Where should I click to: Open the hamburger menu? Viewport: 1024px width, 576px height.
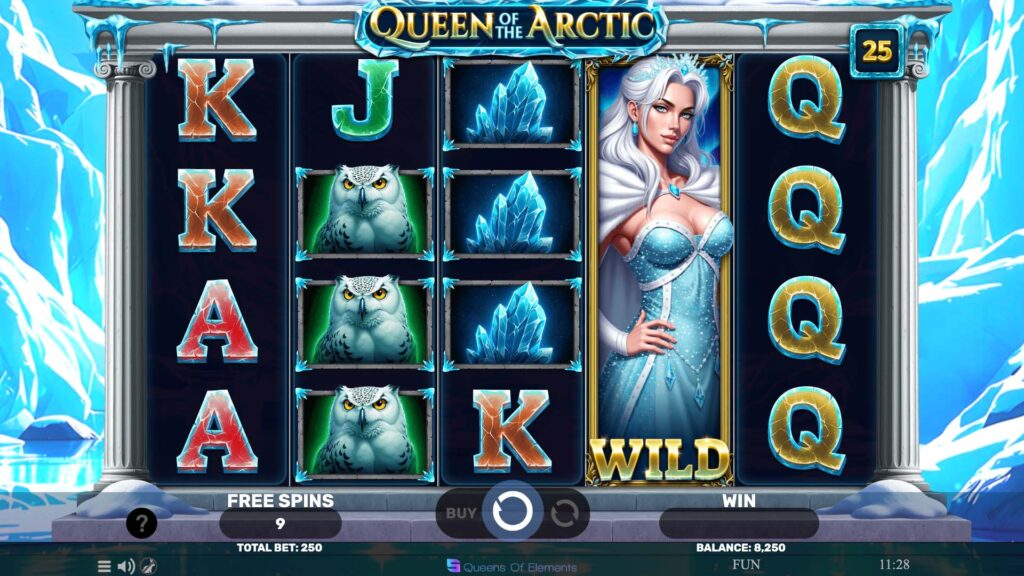click(104, 566)
